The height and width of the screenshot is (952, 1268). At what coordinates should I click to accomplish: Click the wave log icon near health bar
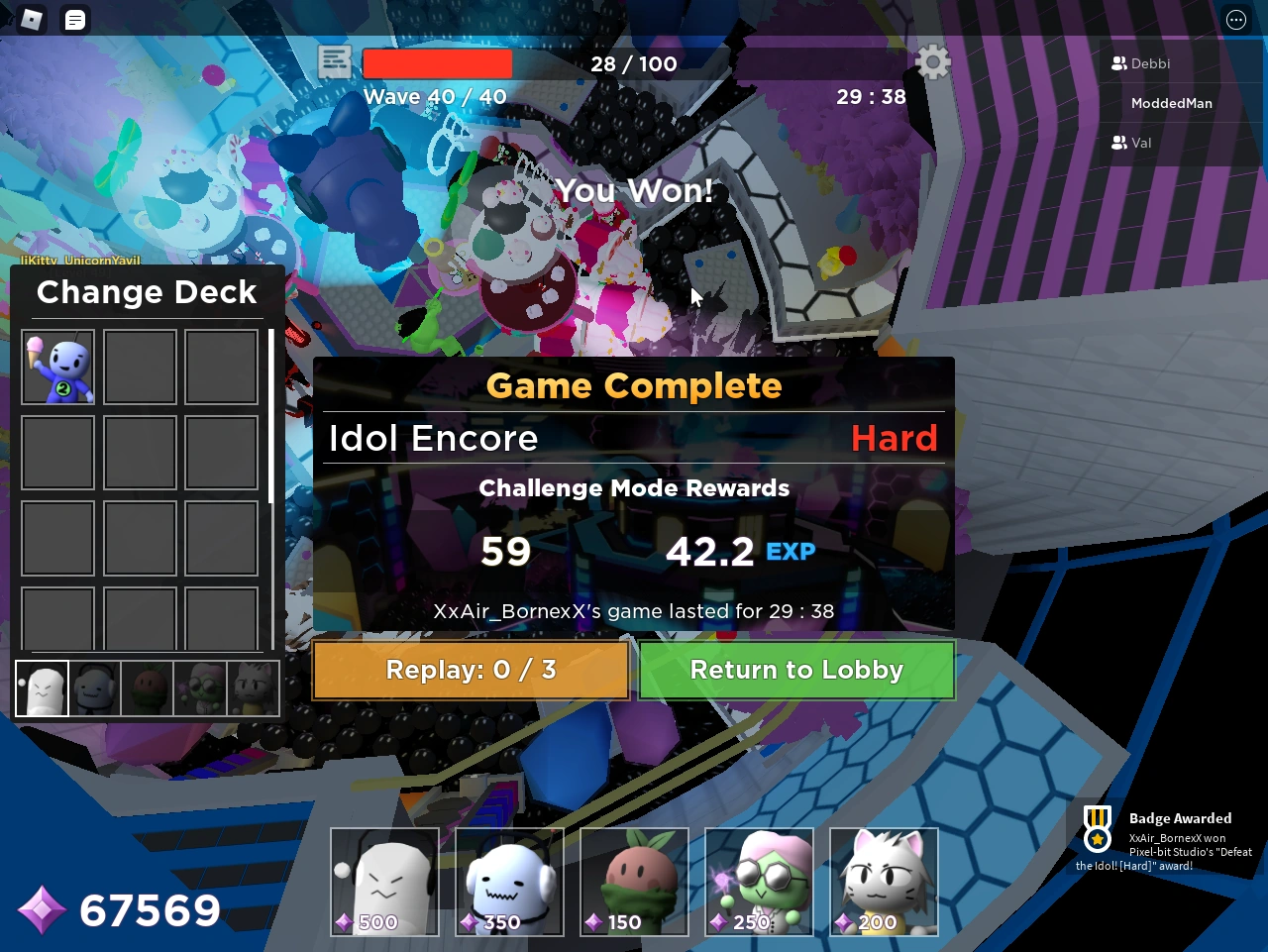click(x=334, y=61)
